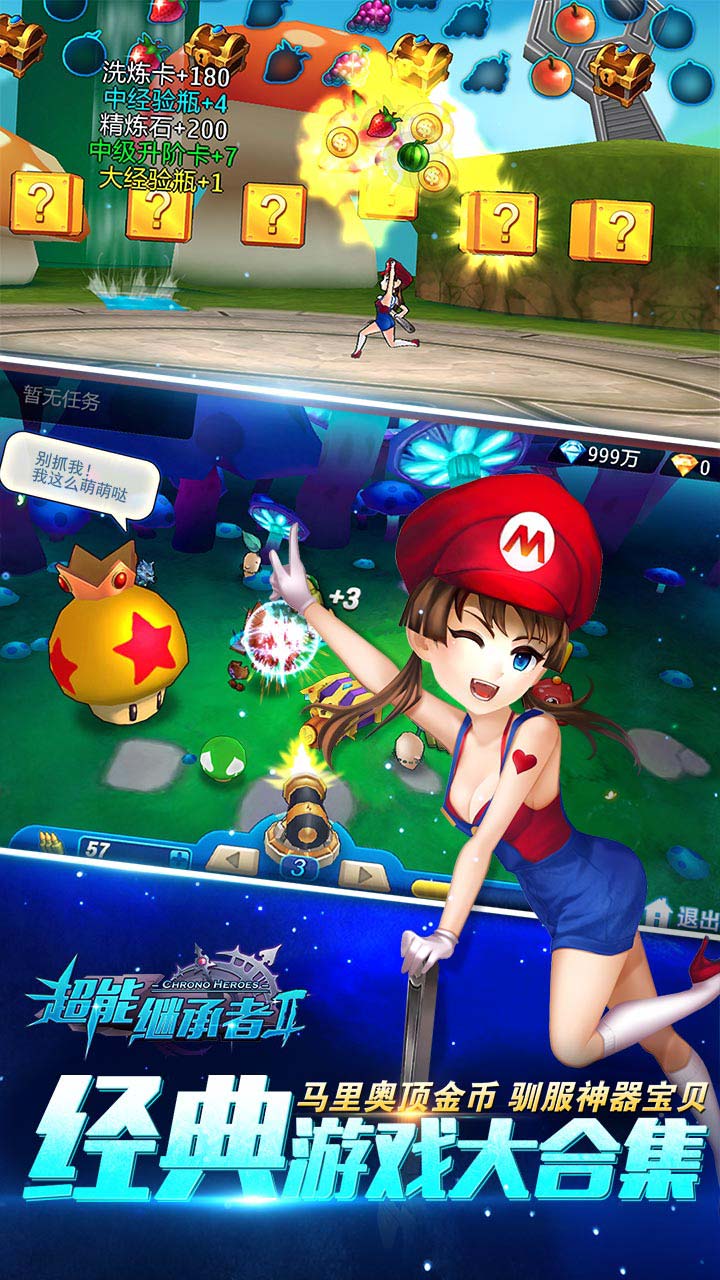Decrease cannon level with left arrow
This screenshot has width=720, height=1280.
(x=236, y=860)
